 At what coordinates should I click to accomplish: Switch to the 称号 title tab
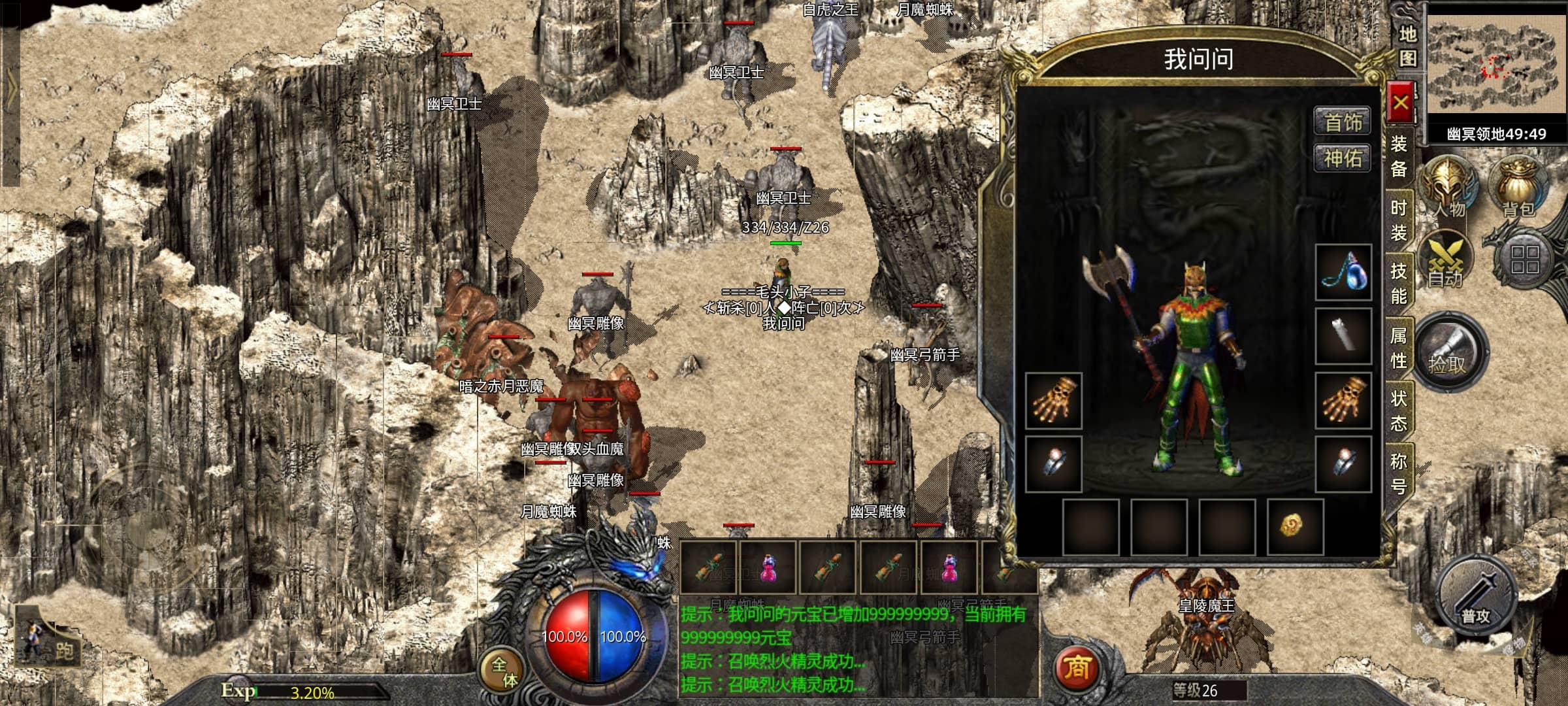click(1399, 473)
